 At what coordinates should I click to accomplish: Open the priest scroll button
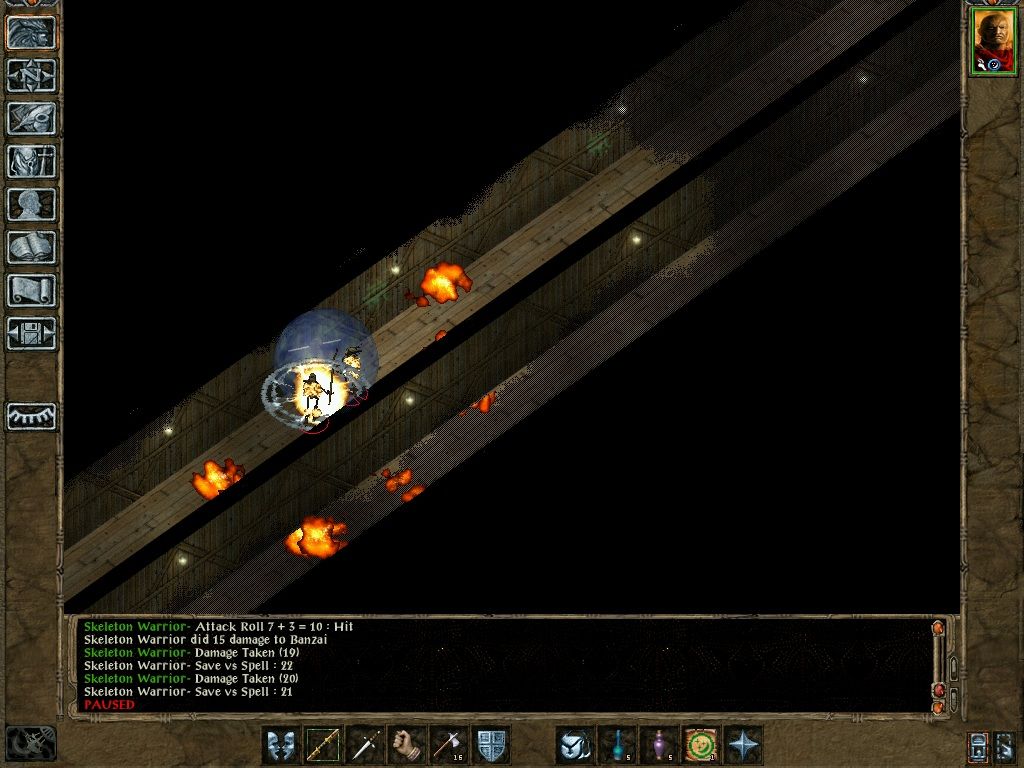tap(32, 290)
